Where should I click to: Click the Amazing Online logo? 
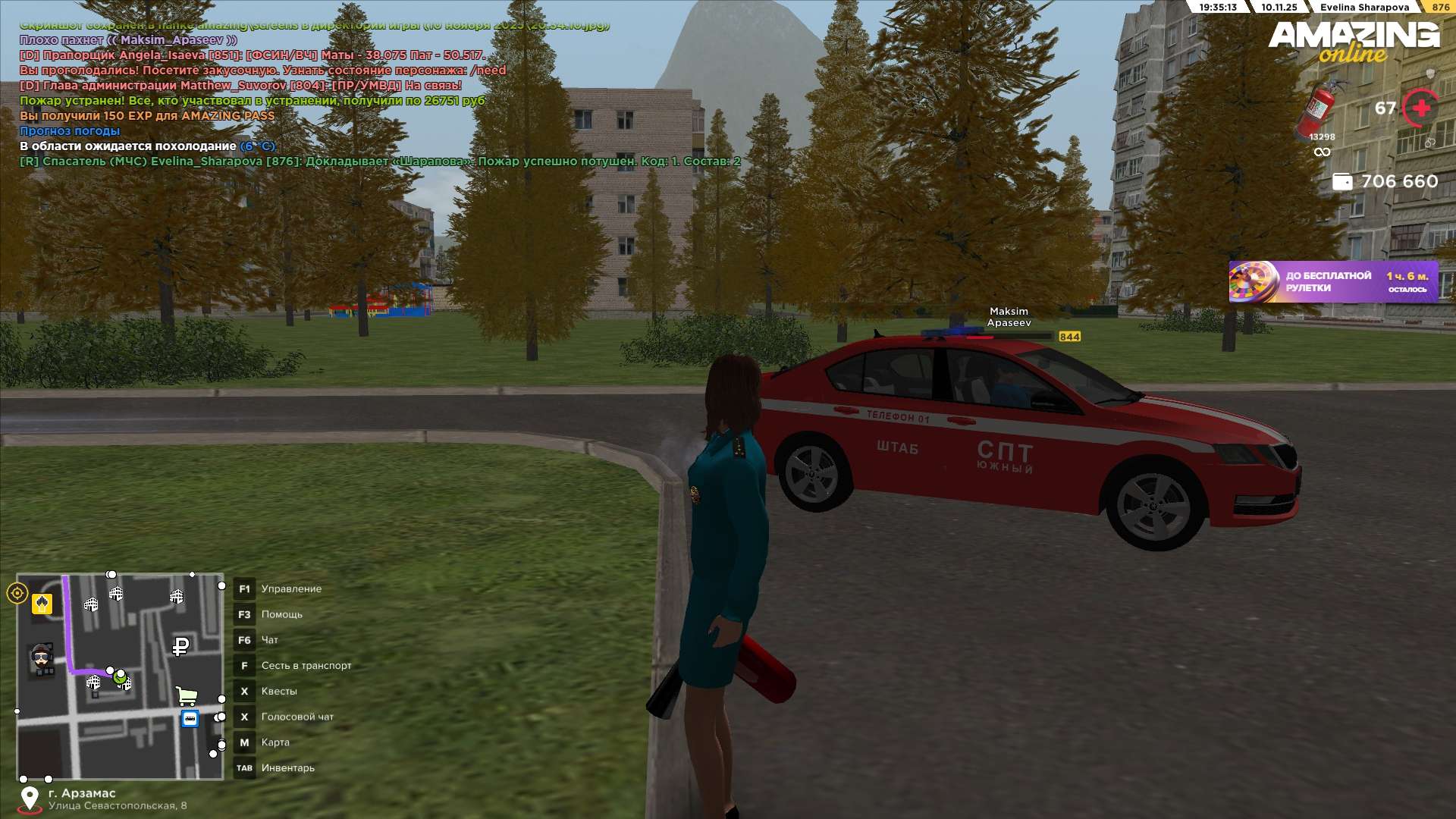(1354, 41)
